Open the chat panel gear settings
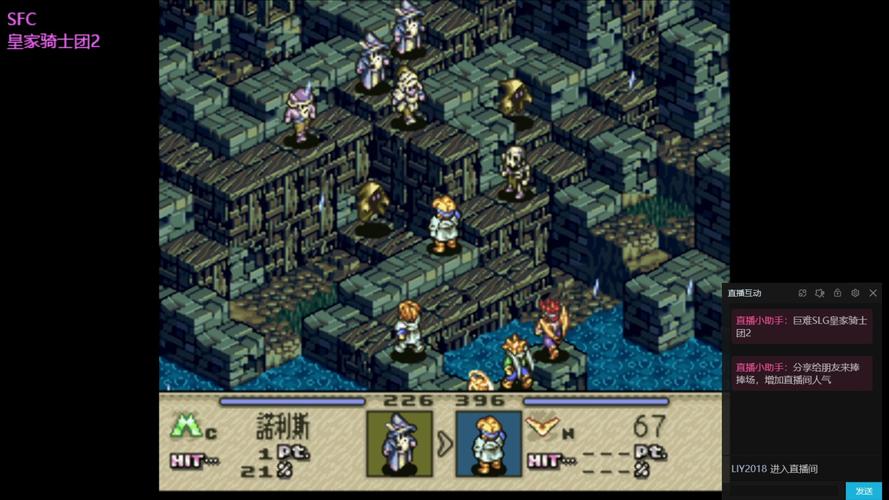The height and width of the screenshot is (500, 889). (855, 293)
